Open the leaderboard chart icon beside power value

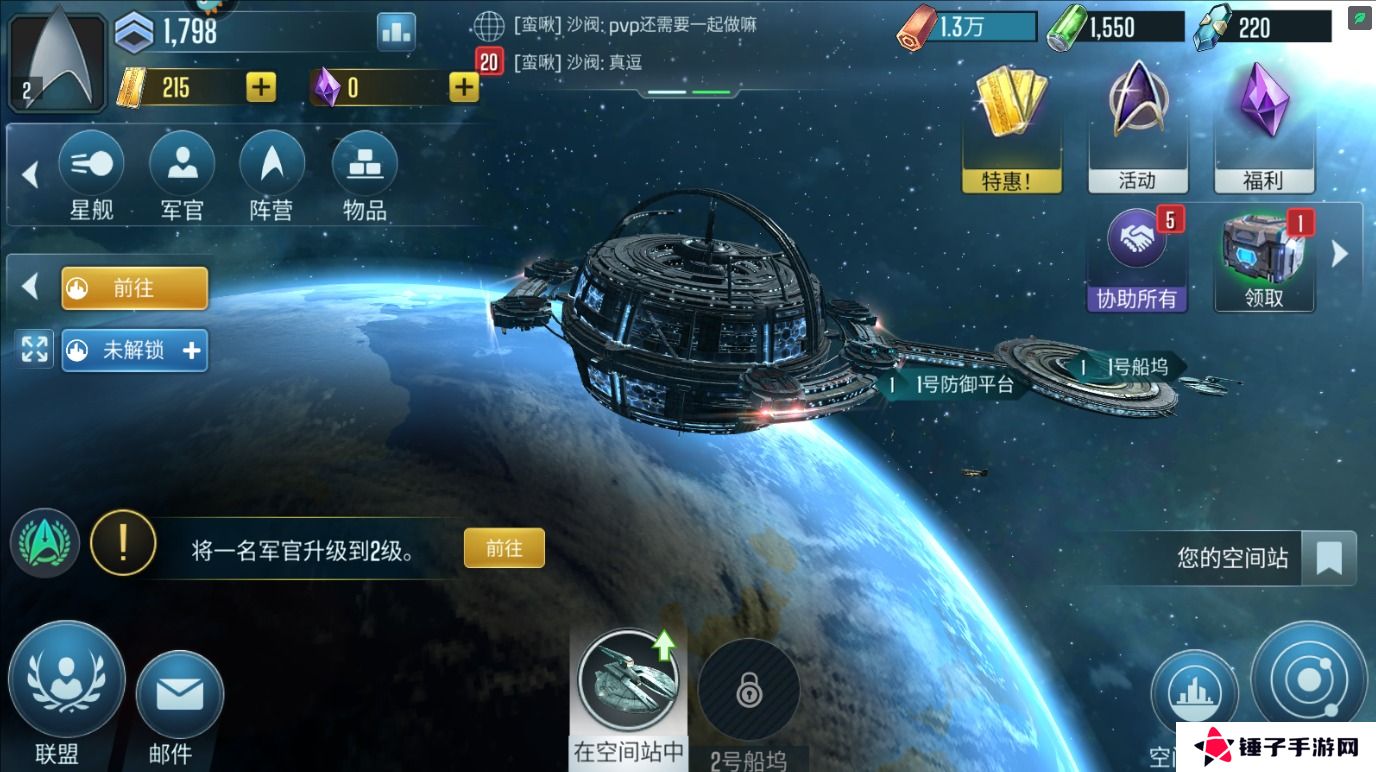[x=396, y=31]
